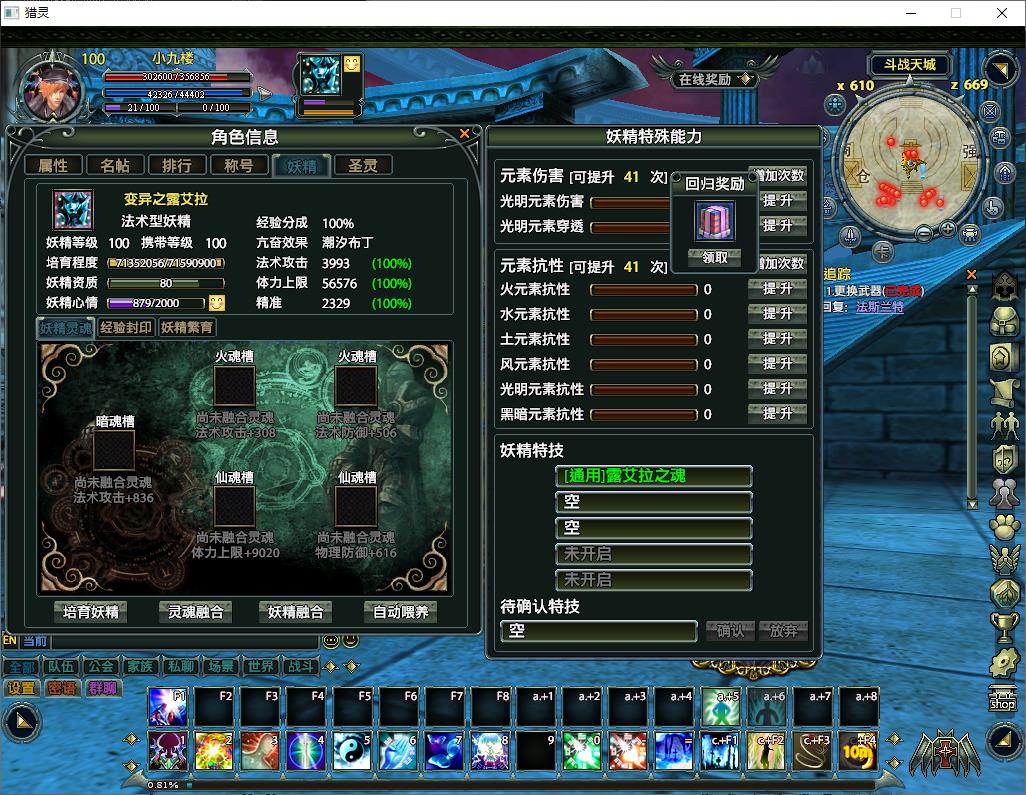Upgrade 火元素抗性 with its 提升 button

click(777, 289)
